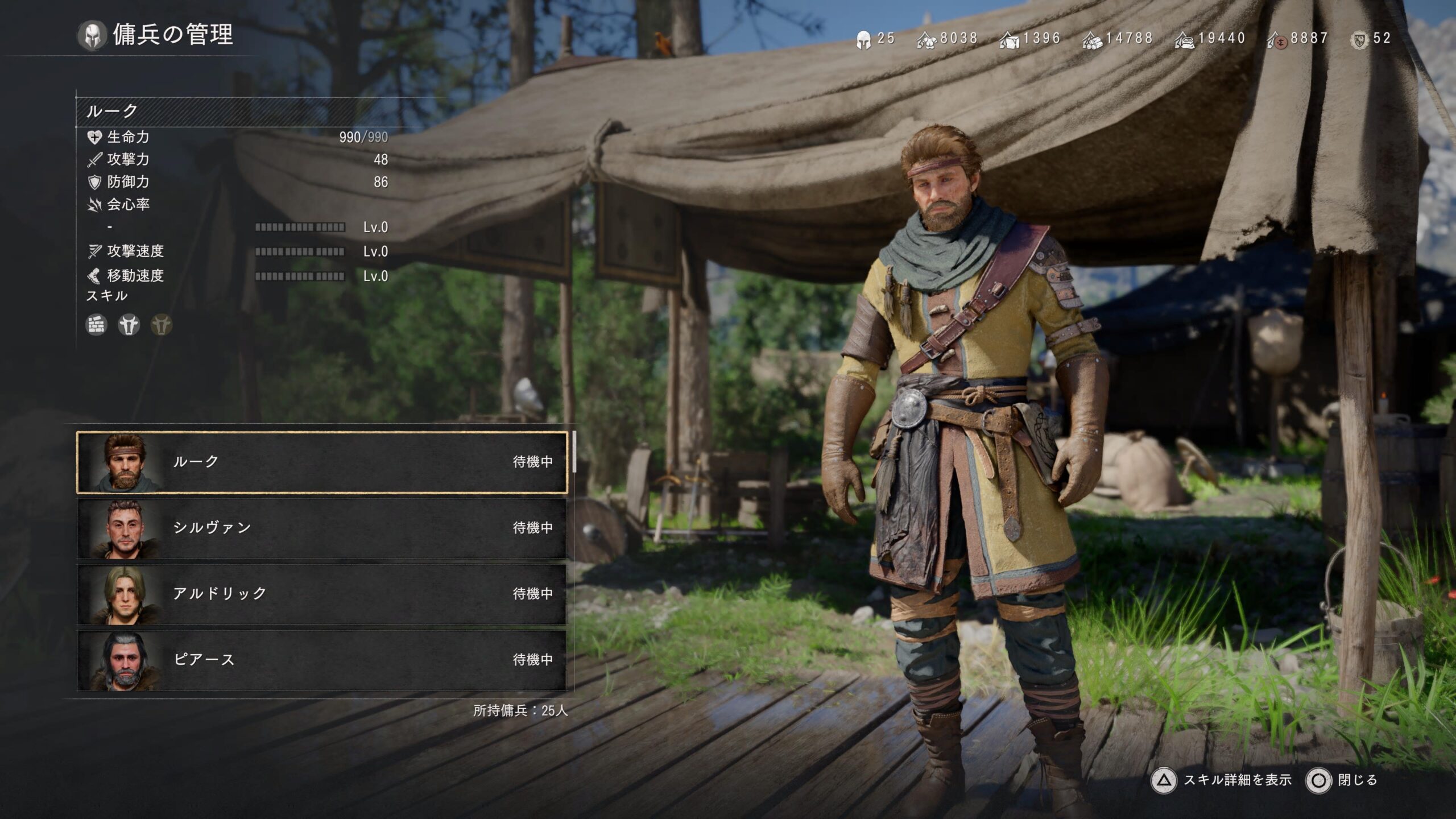This screenshot has height=819, width=1456.
Task: Select mercenary シルヴァン in the list
Action: pos(322,528)
